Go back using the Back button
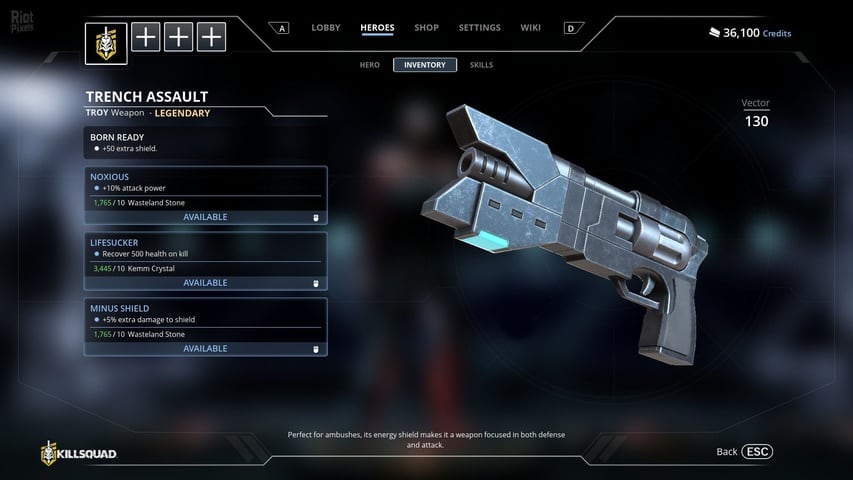The width and height of the screenshot is (853, 480). [x=745, y=452]
